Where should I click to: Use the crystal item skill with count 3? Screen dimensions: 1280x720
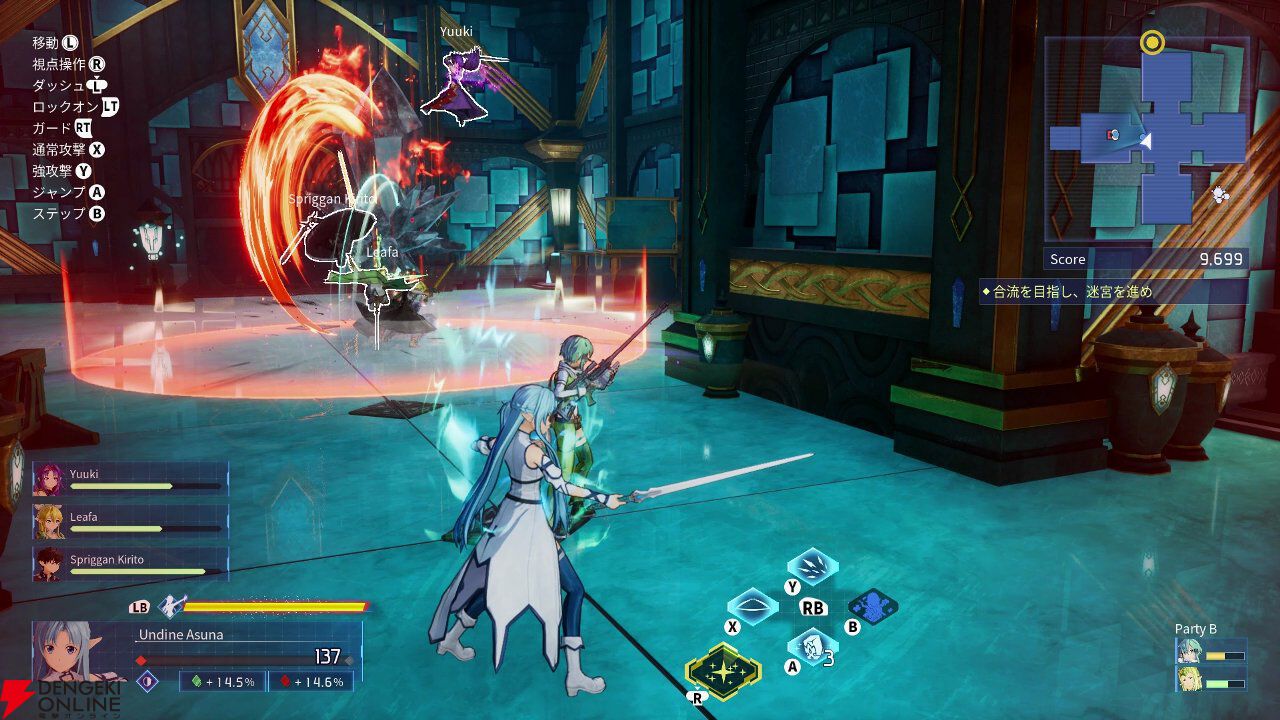(x=812, y=647)
